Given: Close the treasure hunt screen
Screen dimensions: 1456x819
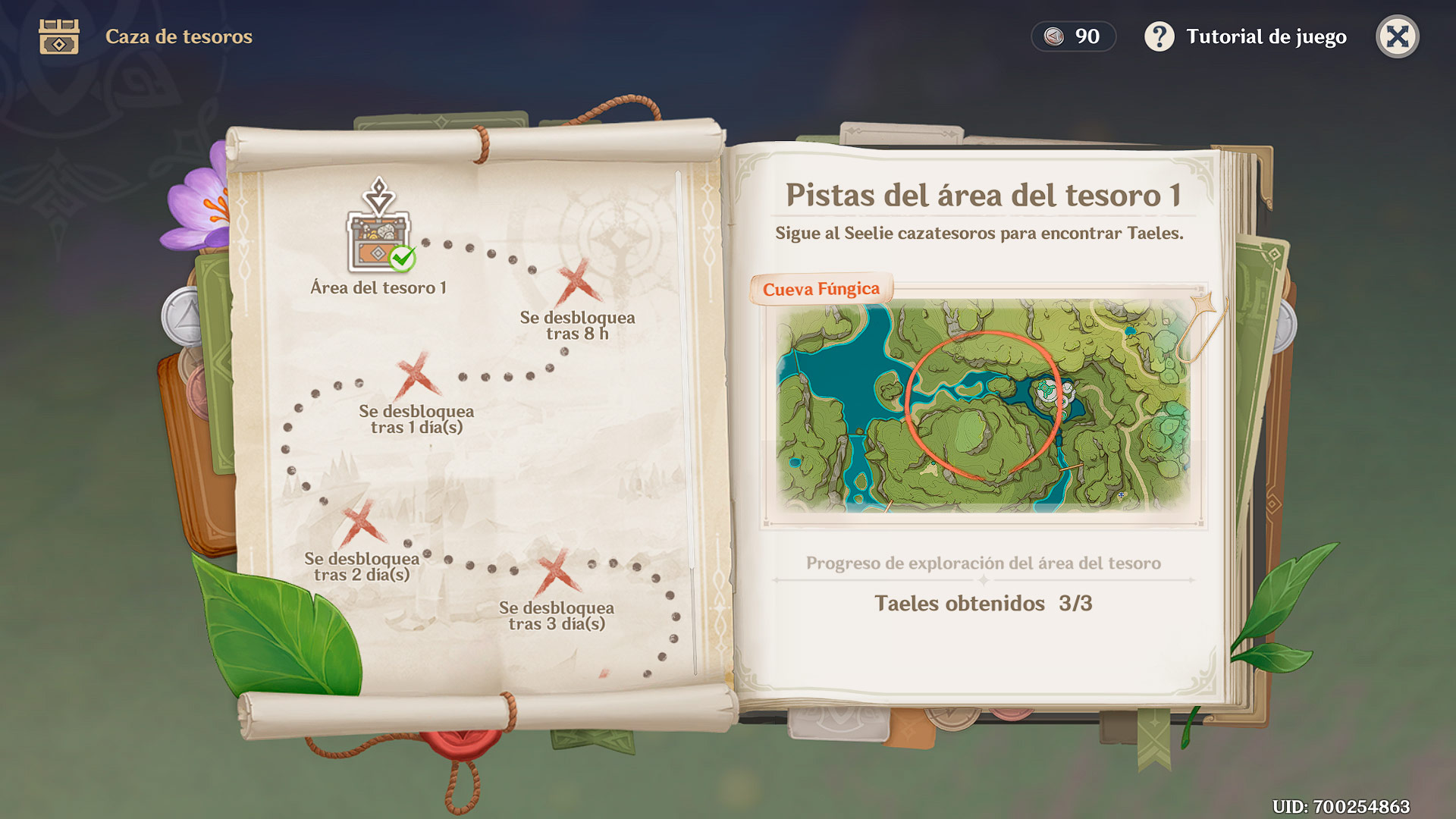Looking at the screenshot, I should [x=1397, y=36].
